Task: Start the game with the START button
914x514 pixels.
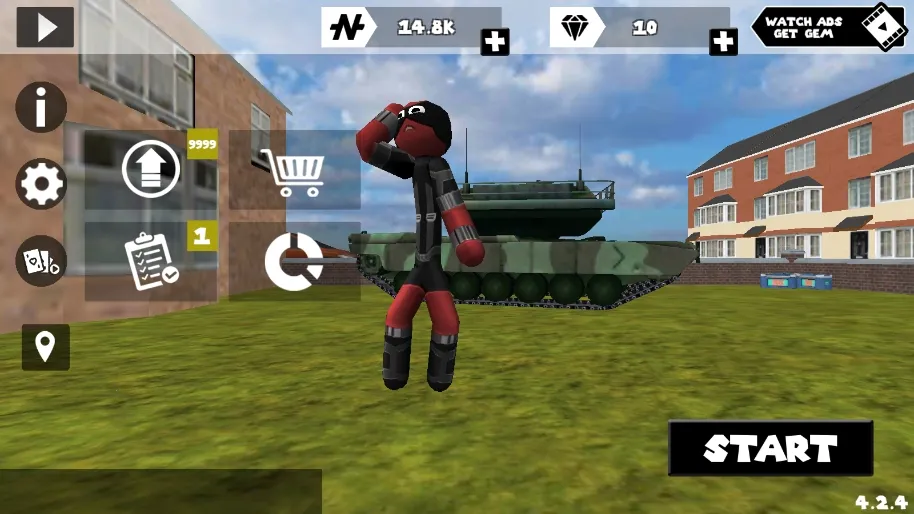Action: (770, 448)
